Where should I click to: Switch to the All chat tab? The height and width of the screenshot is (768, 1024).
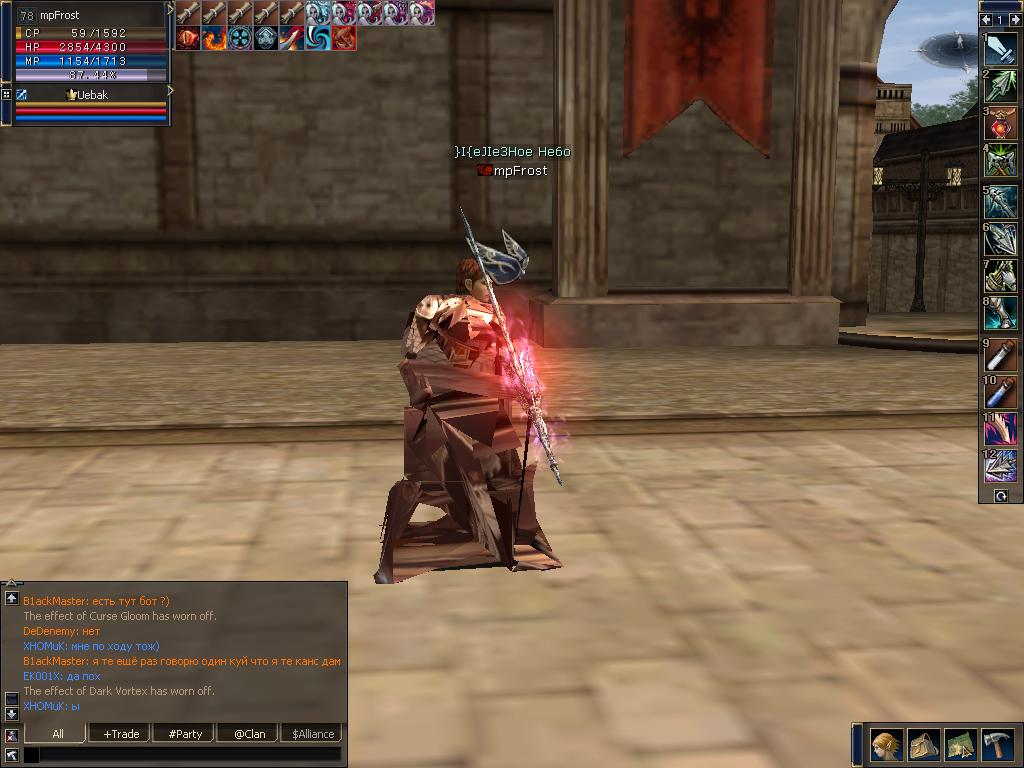pos(58,734)
